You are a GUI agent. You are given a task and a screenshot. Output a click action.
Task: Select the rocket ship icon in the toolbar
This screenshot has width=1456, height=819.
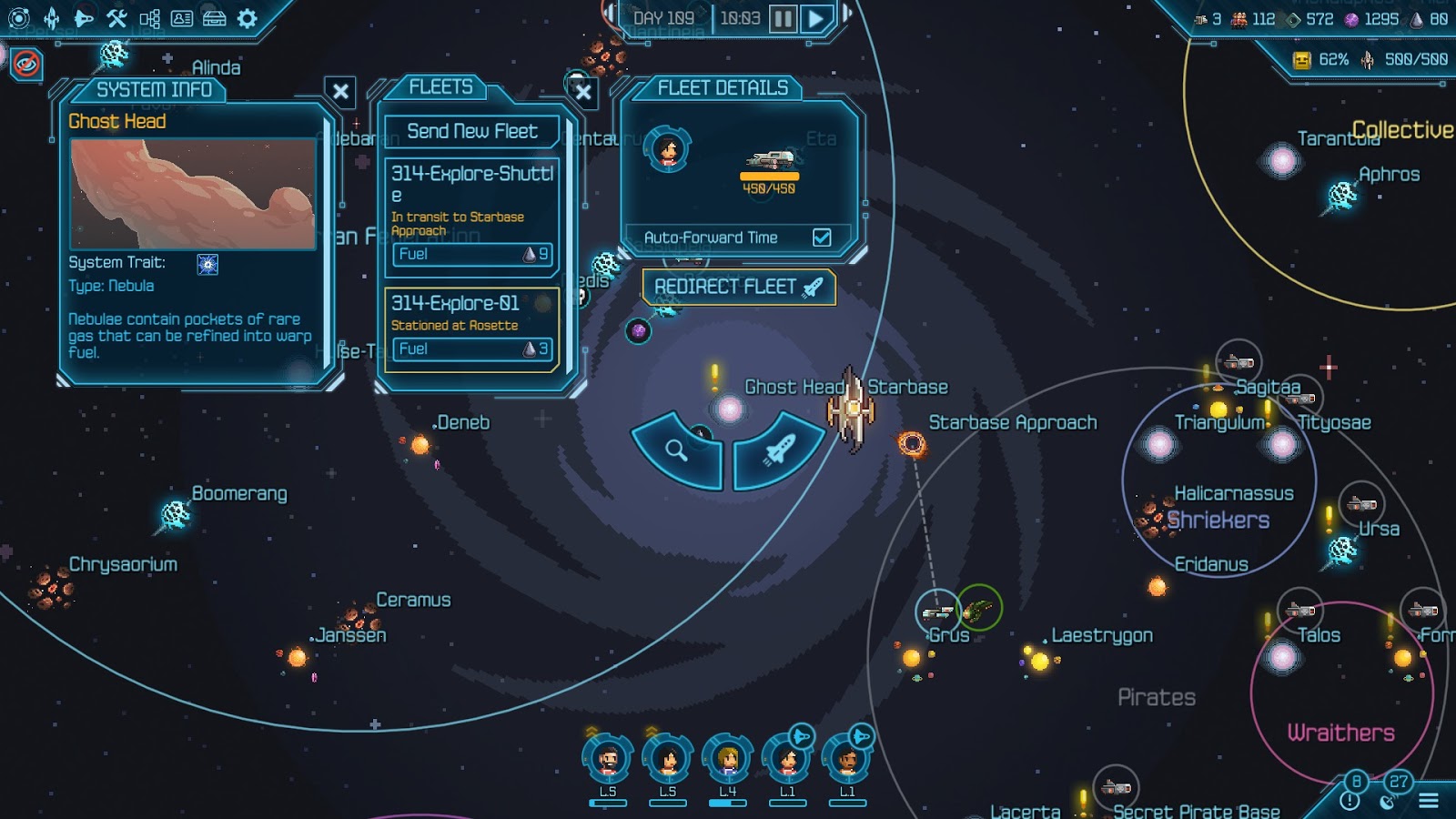pos(51,19)
